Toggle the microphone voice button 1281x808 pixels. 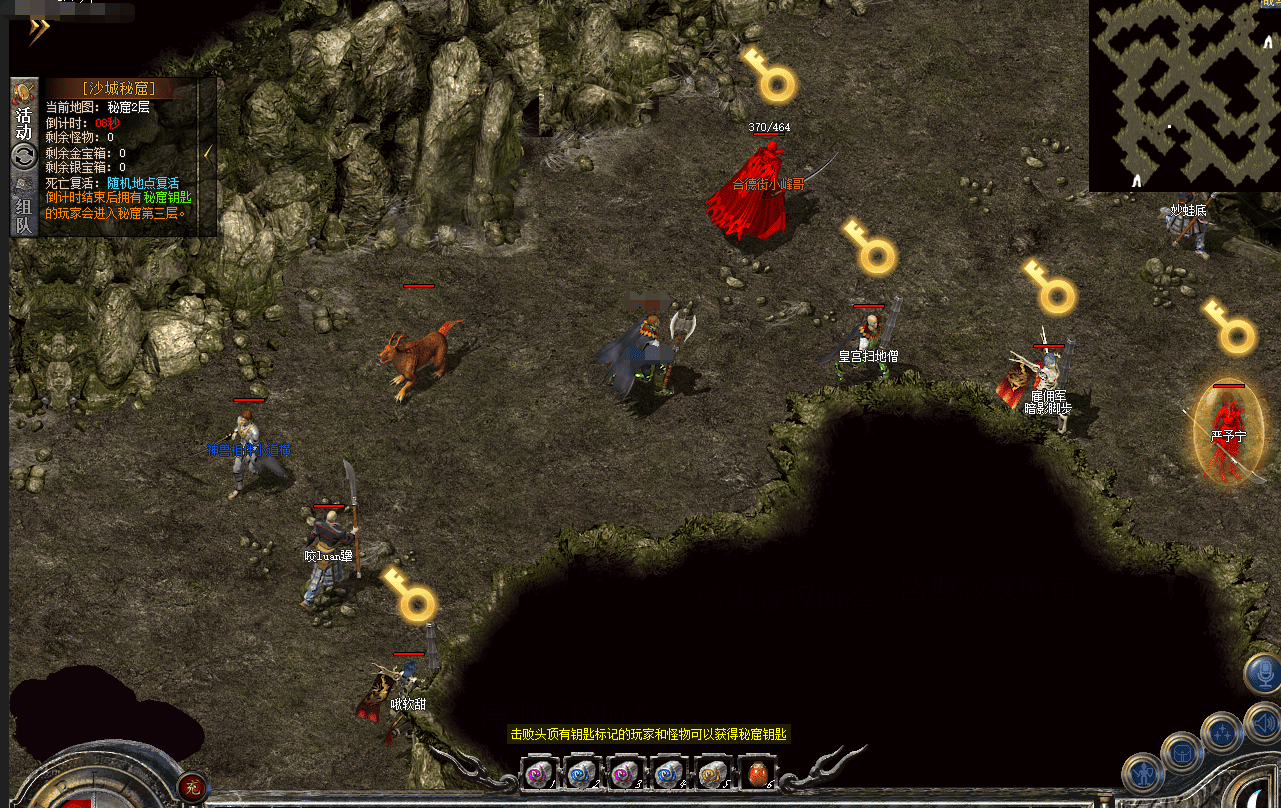[x=1265, y=673]
